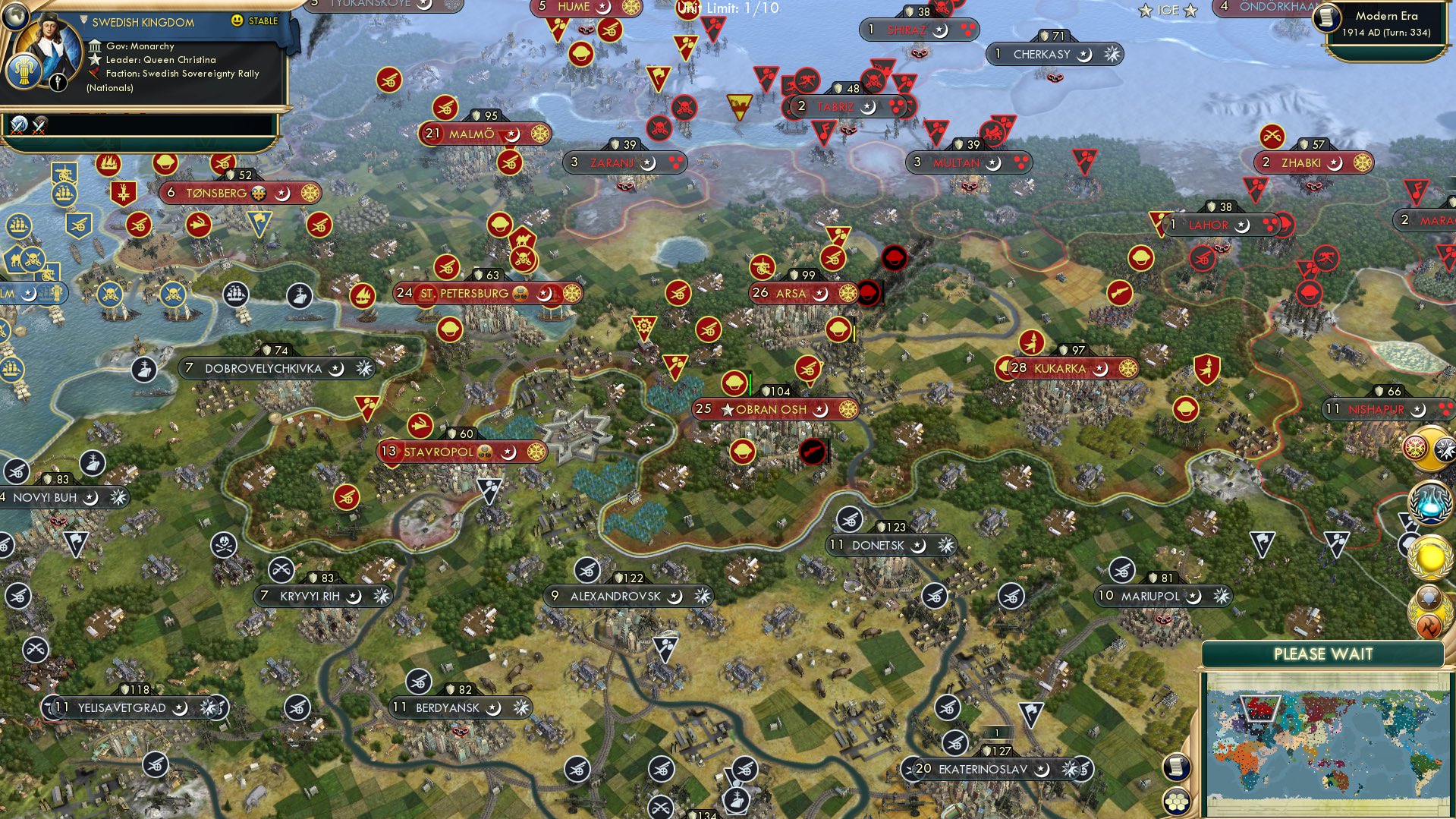Screen dimensions: 1456x819
Task: Click the golden laurel orb icon
Action: 1430,556
